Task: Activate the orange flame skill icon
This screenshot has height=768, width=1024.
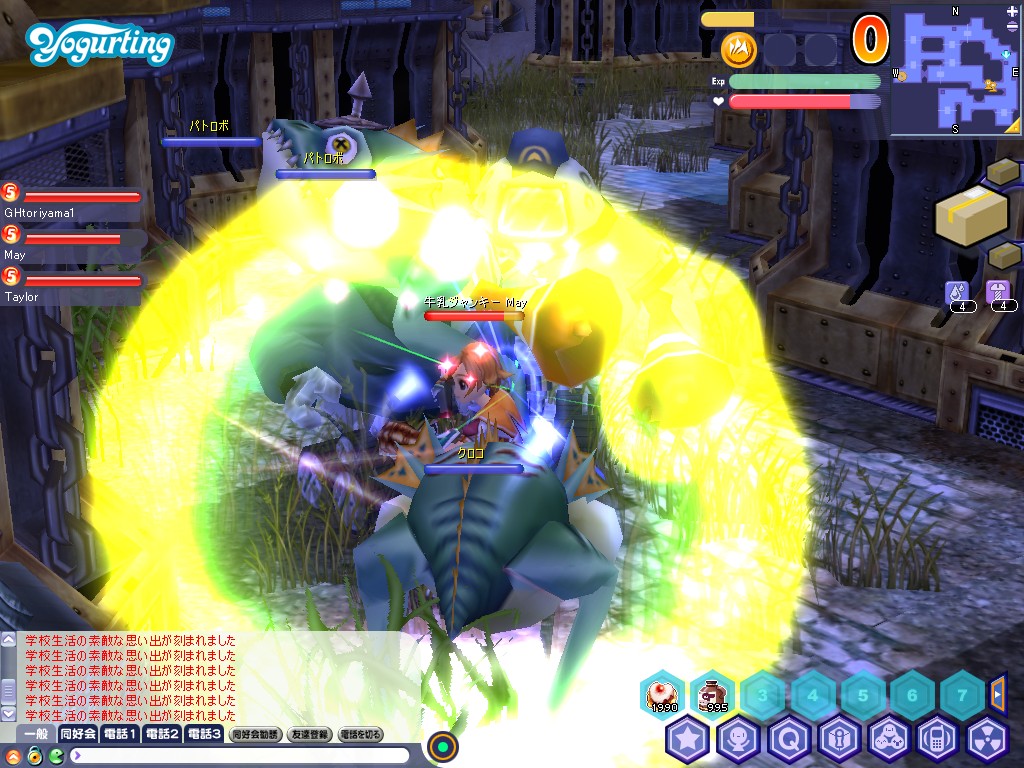Action: (739, 48)
